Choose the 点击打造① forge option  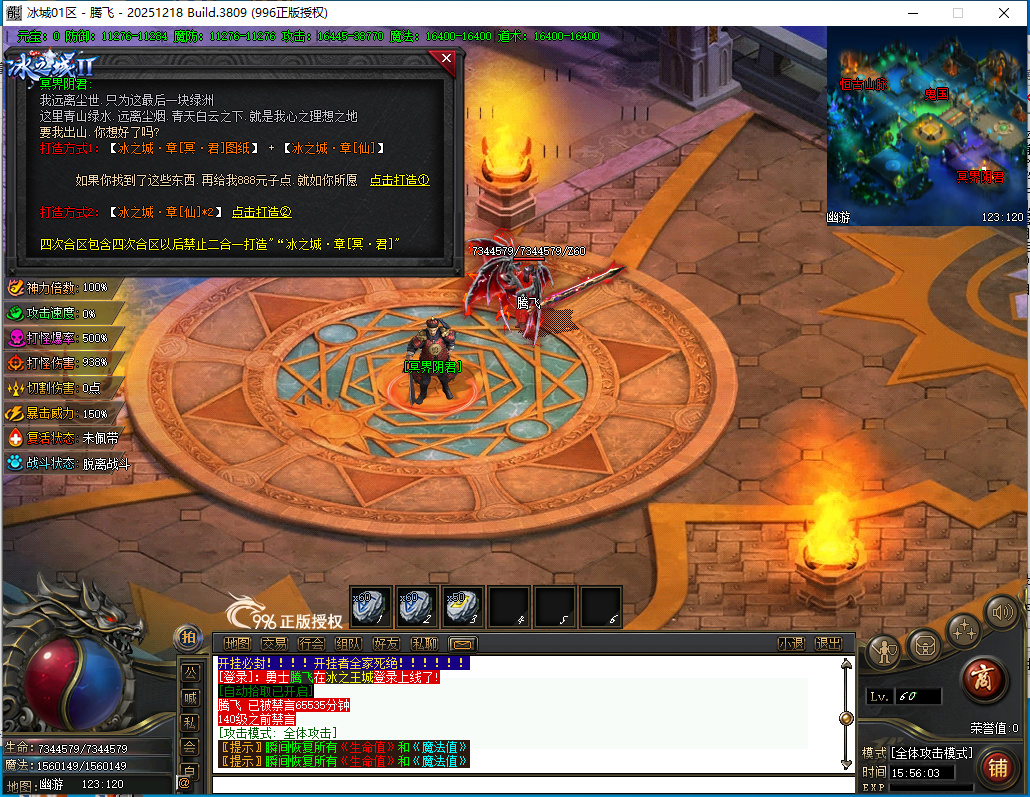(399, 181)
